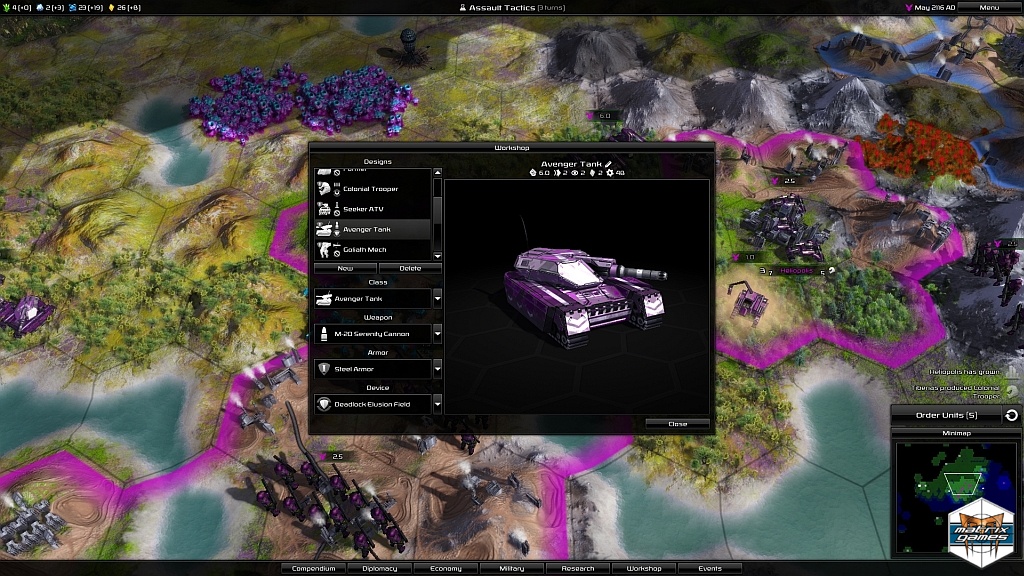Rename the design using the pencil icon
Screen dimensions: 1024x576
point(607,164)
